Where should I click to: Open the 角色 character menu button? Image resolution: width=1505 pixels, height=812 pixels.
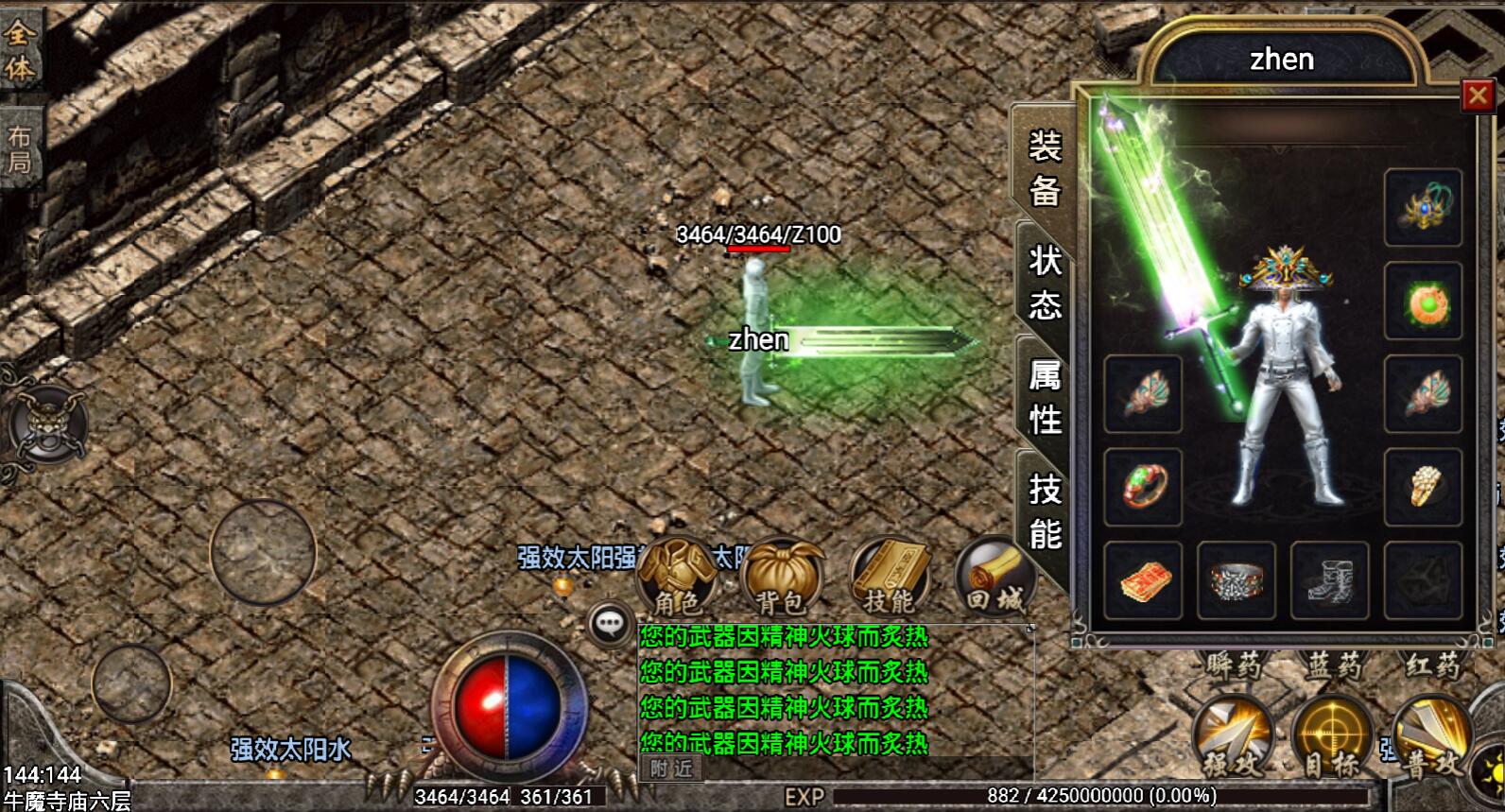[x=677, y=578]
